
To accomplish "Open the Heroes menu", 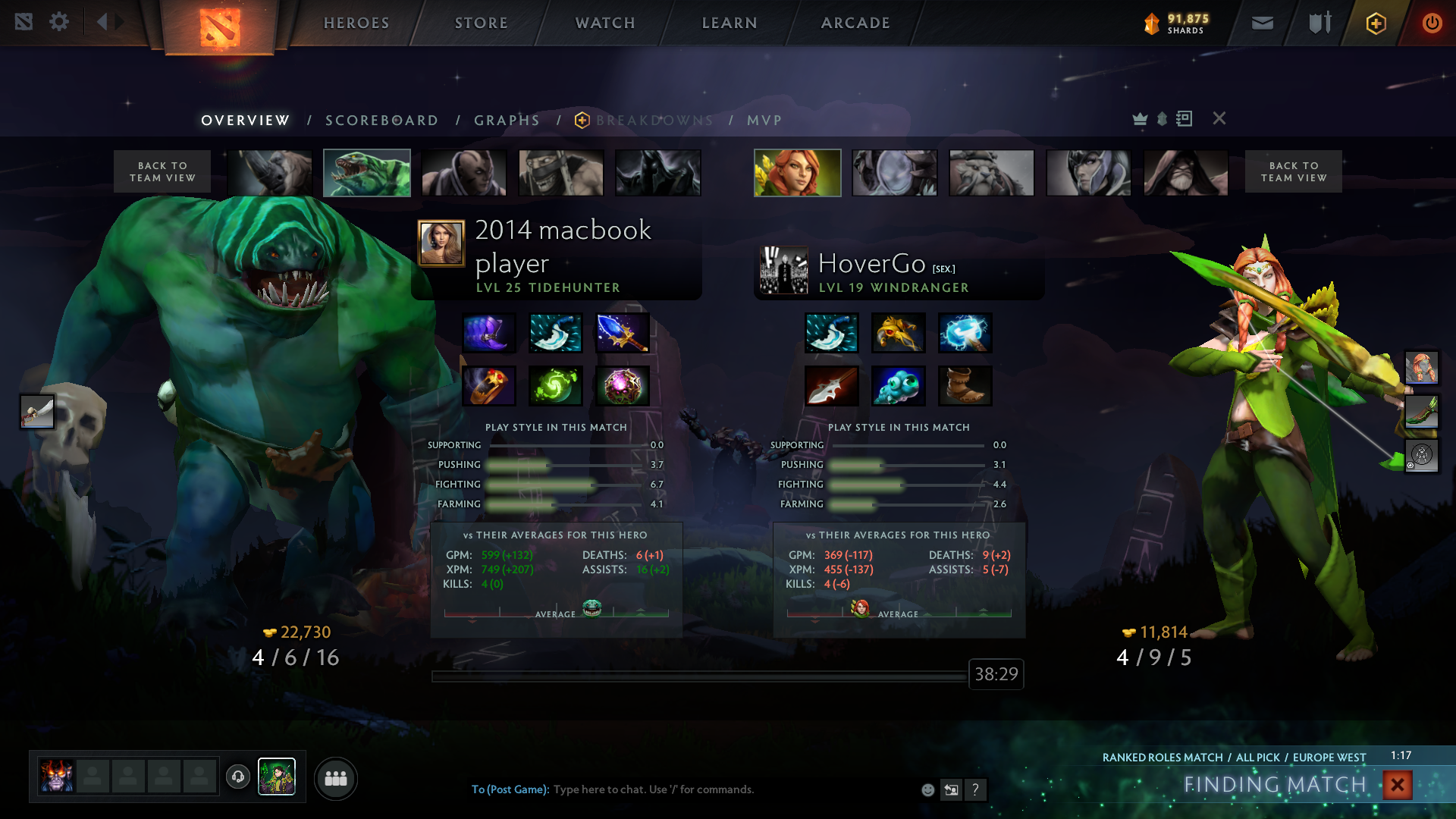I will pyautogui.click(x=356, y=23).
